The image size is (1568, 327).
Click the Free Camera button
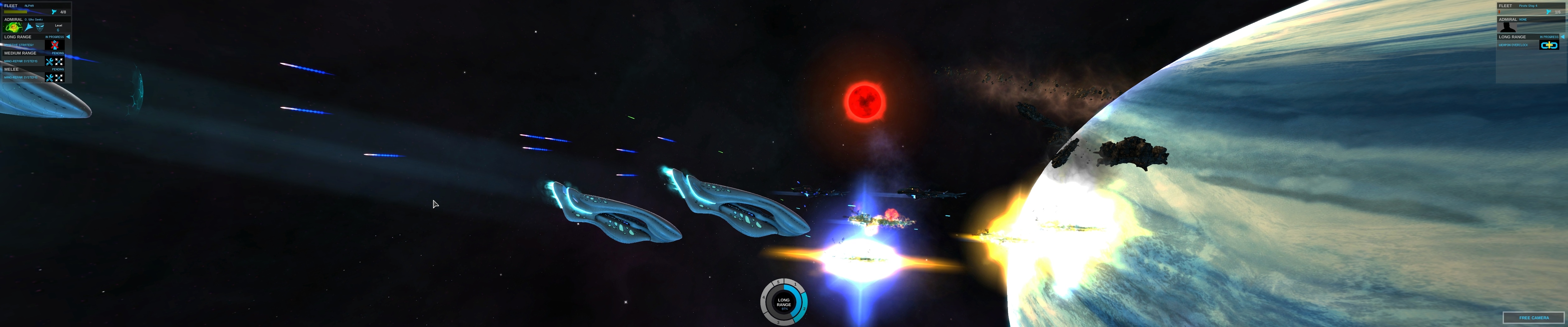(x=1533, y=317)
